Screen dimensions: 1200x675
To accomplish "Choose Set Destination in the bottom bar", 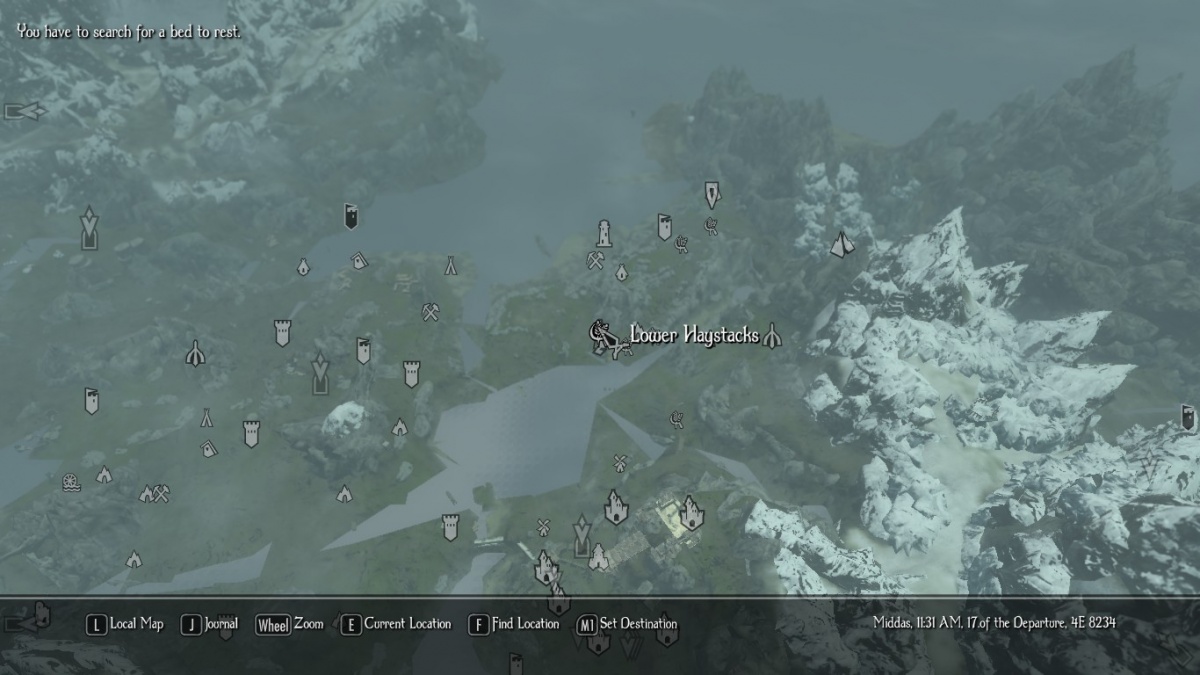I will click(x=627, y=624).
